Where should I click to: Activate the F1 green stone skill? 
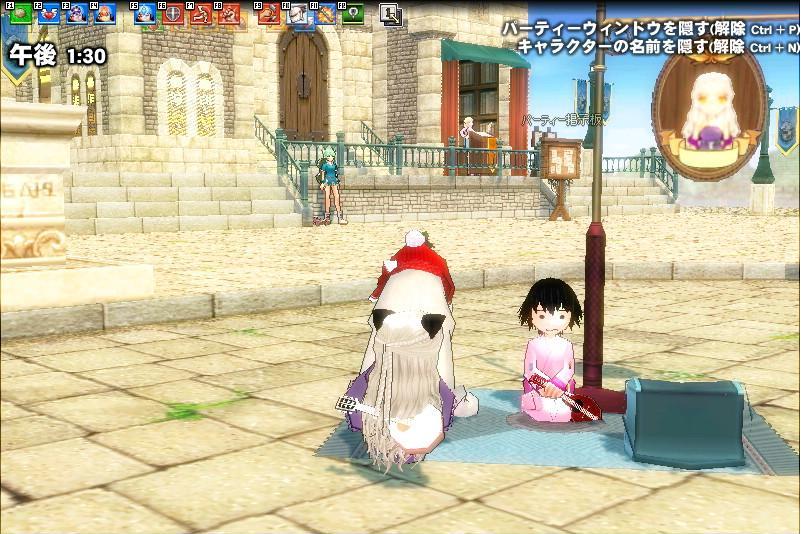point(20,14)
